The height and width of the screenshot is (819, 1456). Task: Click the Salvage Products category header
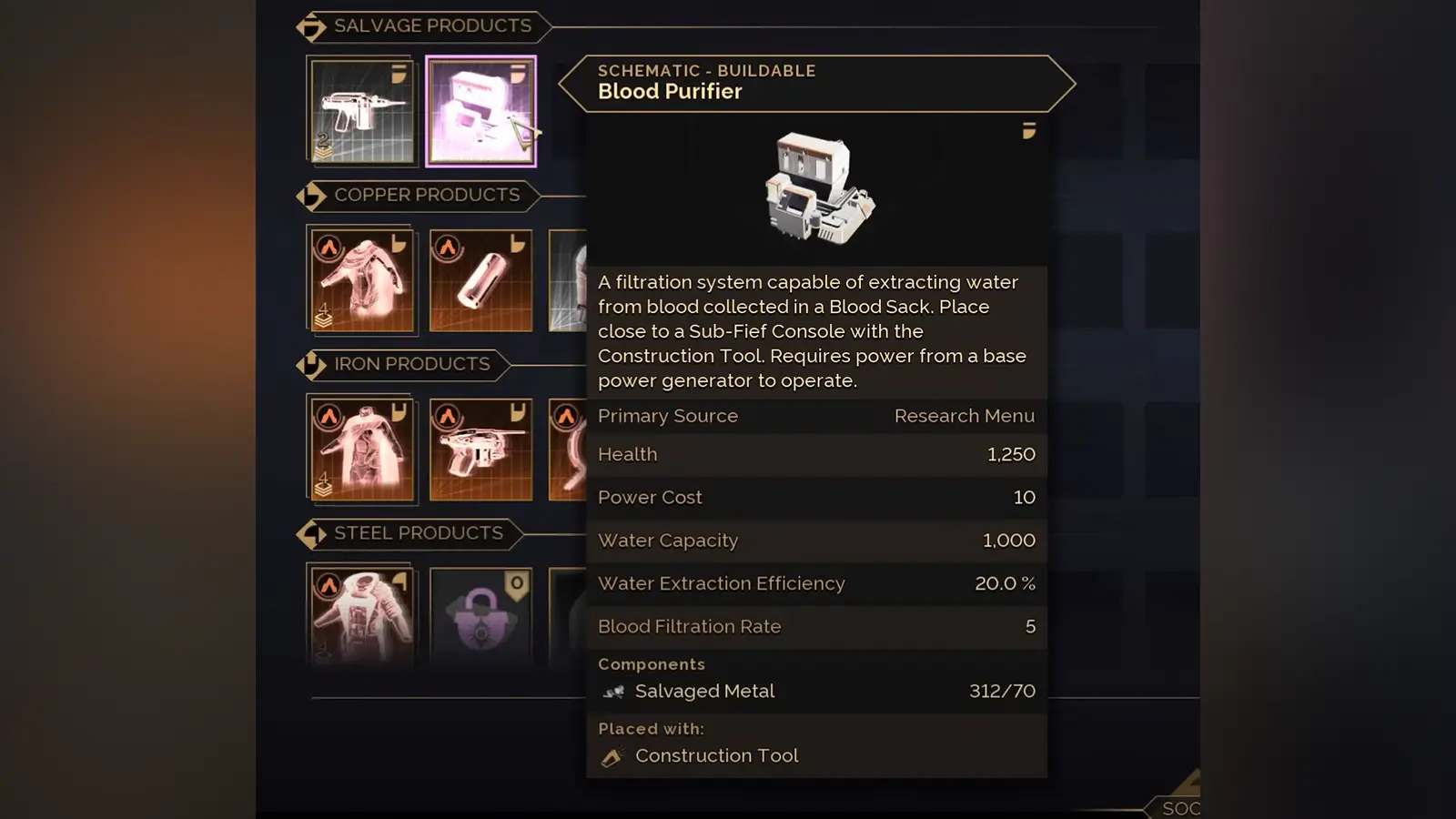point(431,26)
